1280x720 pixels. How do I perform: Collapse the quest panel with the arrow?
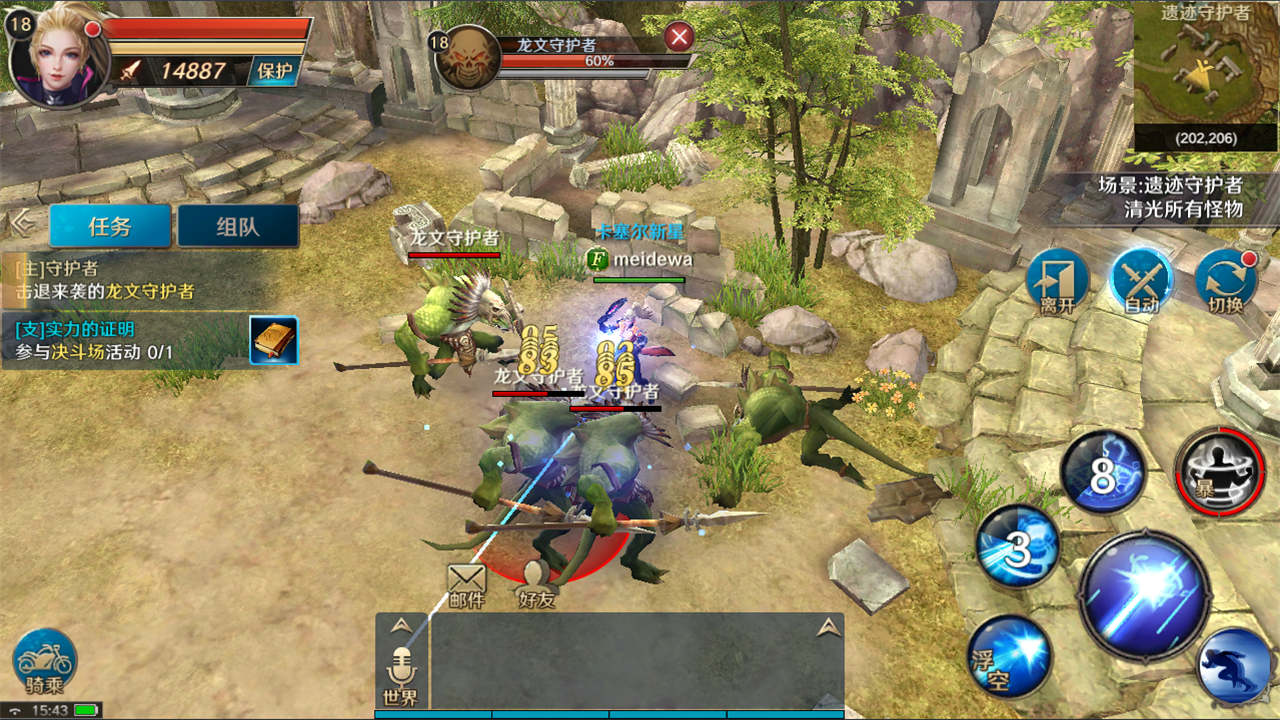pos(21,224)
